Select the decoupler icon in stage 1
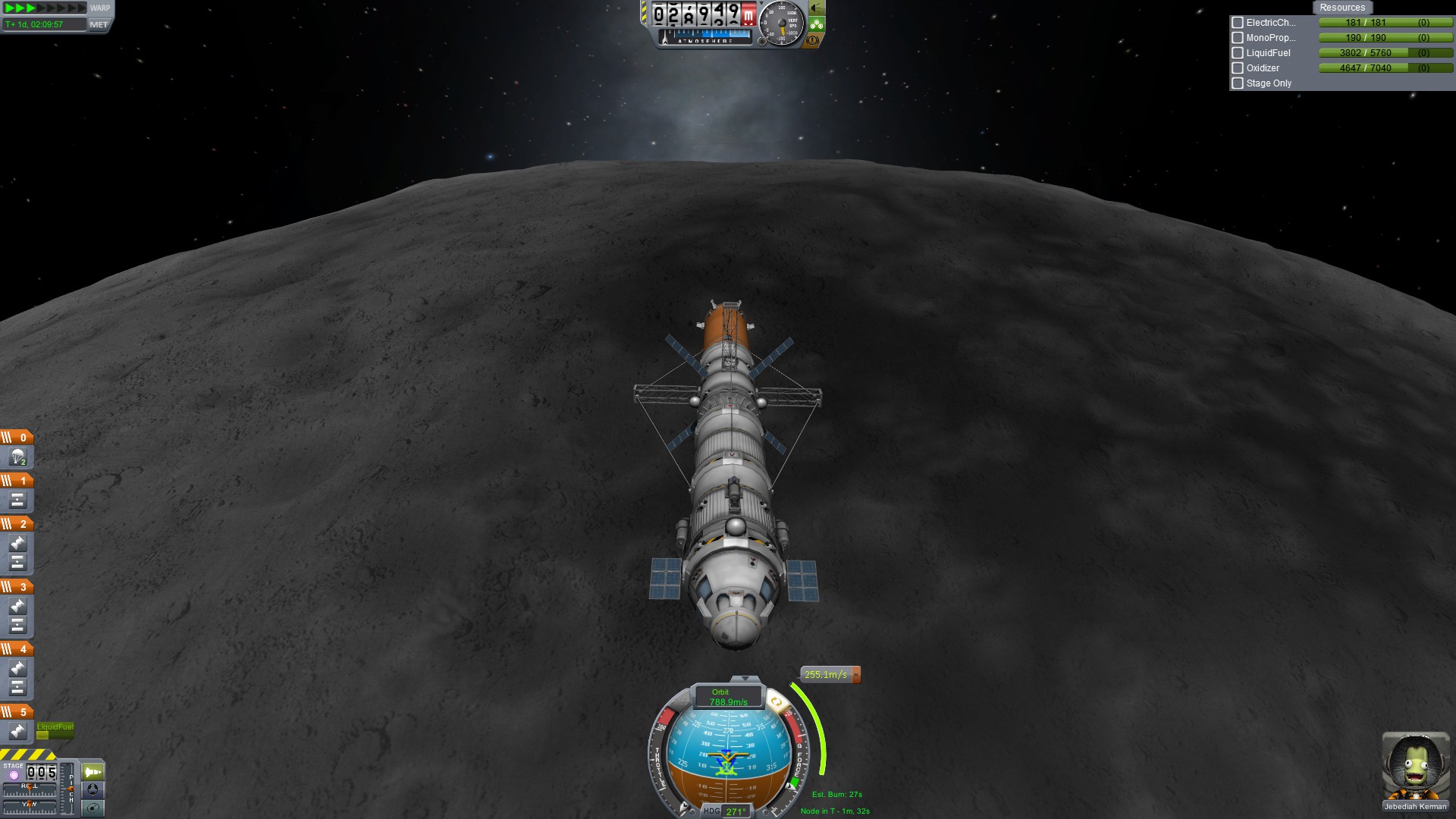 (17, 500)
